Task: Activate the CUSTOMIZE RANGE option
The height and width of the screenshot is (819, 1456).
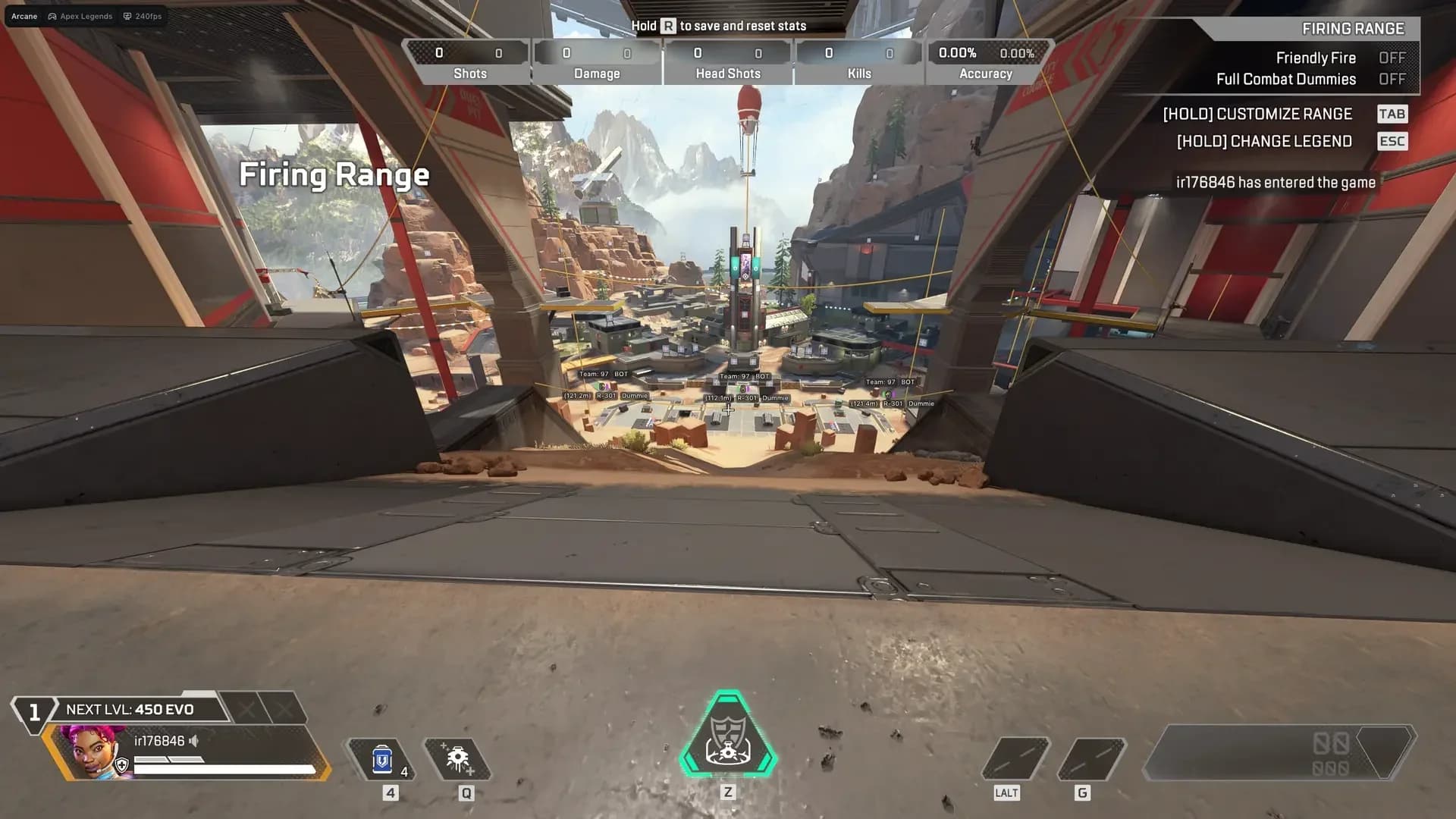Action: (1258, 114)
